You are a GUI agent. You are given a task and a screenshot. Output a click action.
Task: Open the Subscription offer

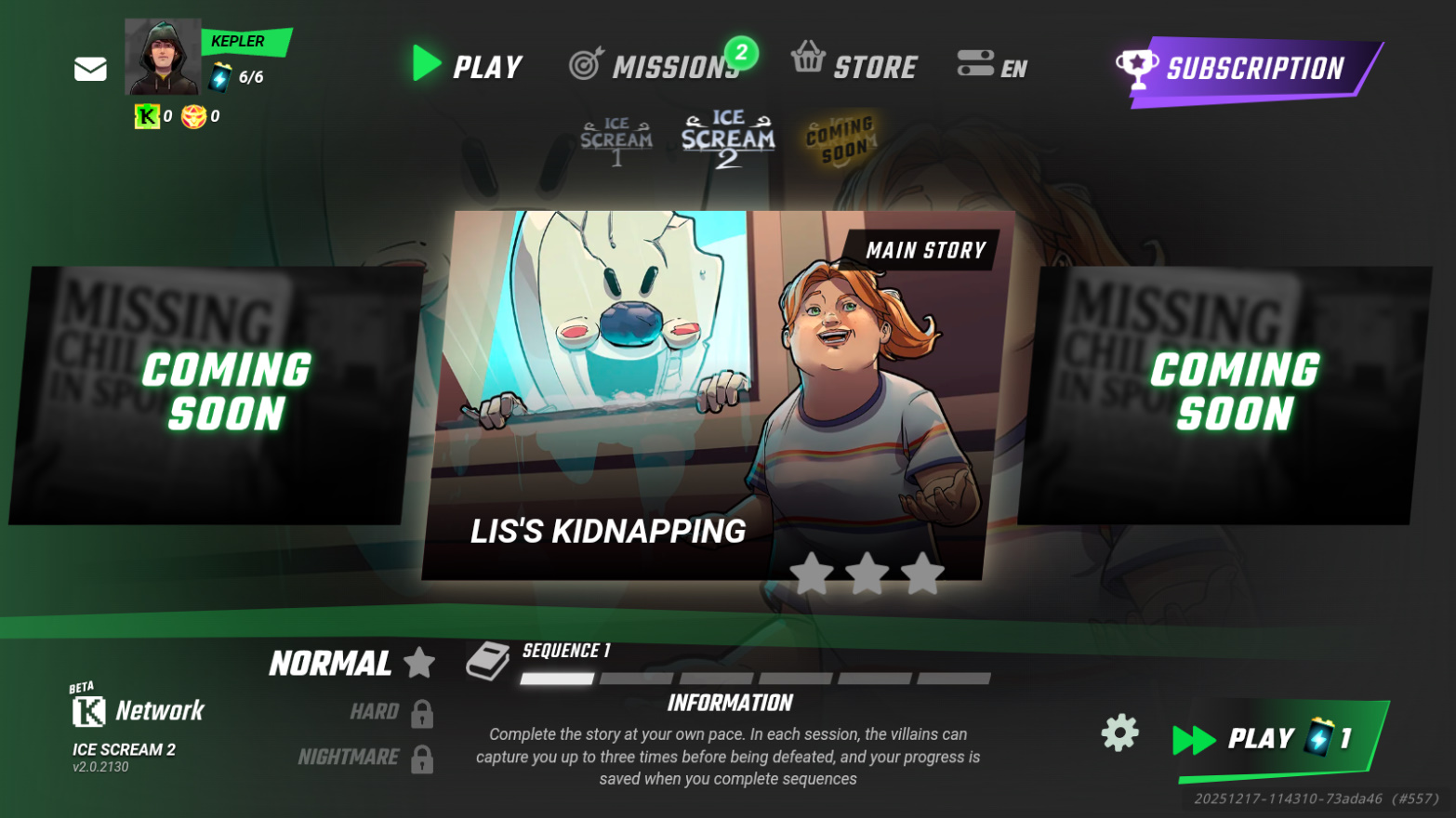pyautogui.click(x=1246, y=69)
